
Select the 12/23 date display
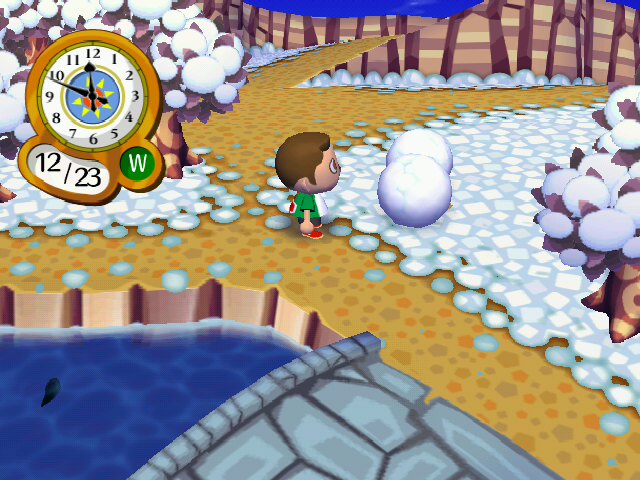pos(69,170)
